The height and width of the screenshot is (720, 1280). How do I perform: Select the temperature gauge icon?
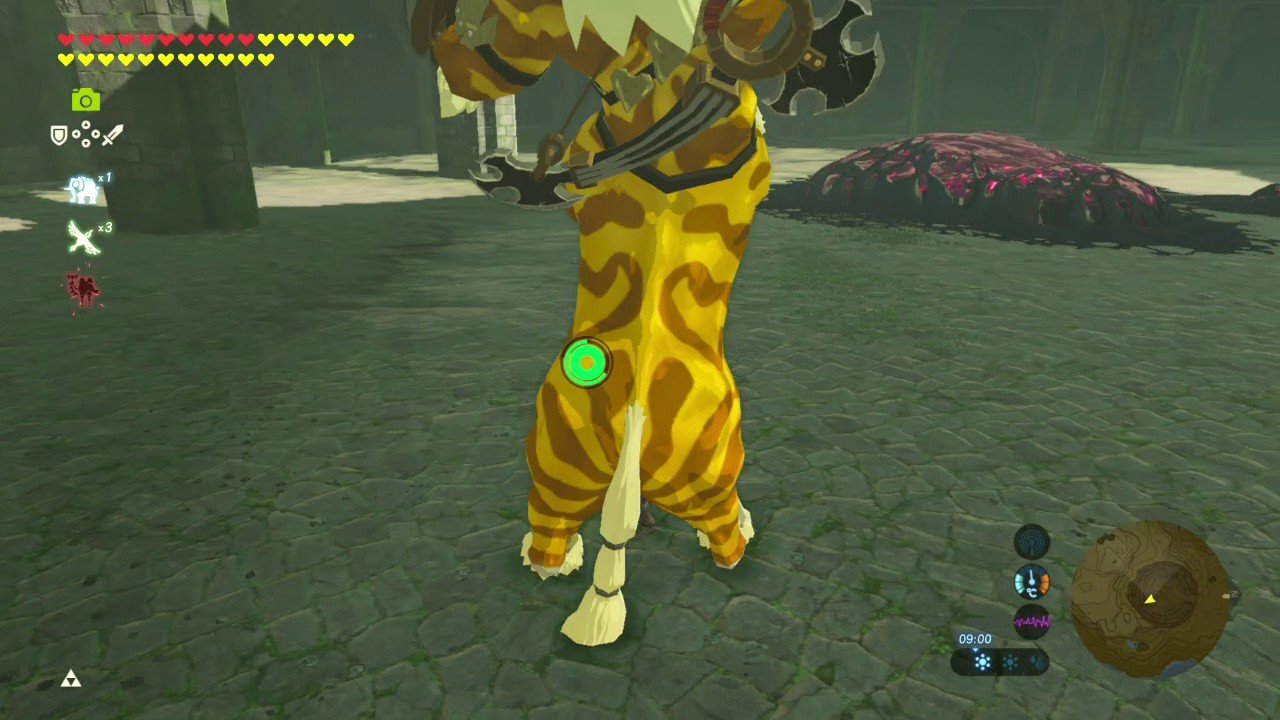click(x=1032, y=581)
